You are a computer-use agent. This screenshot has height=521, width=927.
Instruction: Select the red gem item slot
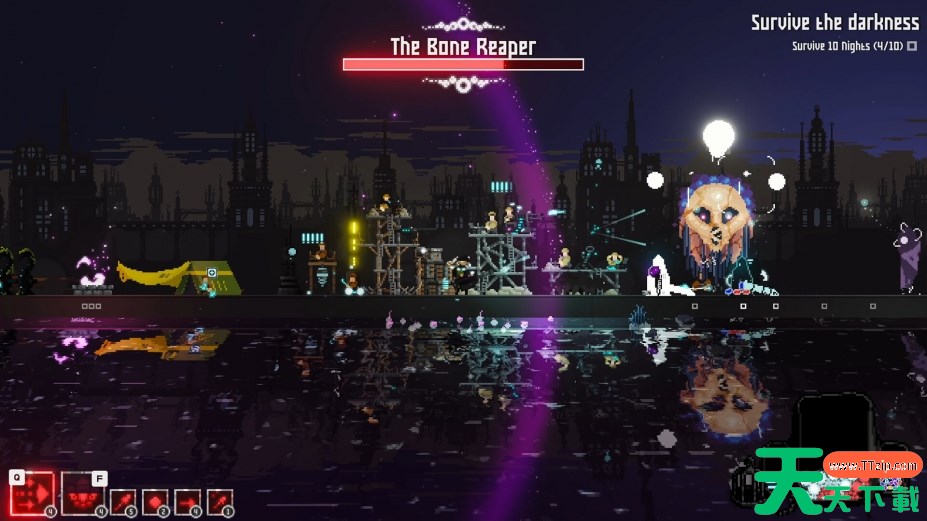pos(155,502)
